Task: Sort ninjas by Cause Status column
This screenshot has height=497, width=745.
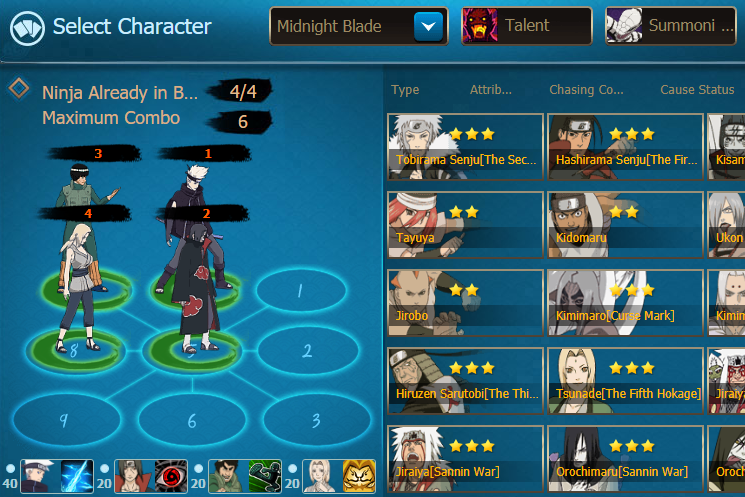Action: coord(697,90)
